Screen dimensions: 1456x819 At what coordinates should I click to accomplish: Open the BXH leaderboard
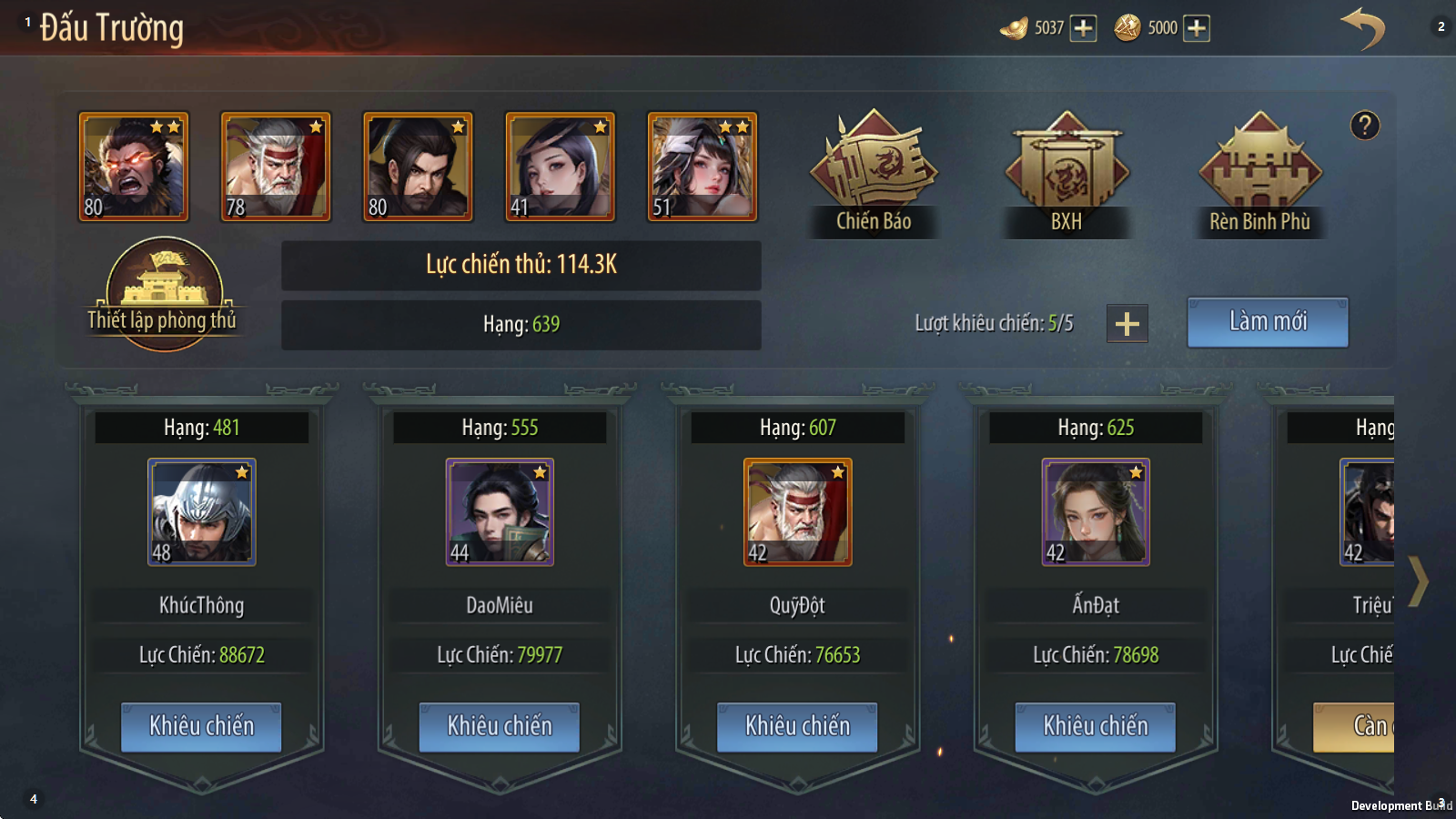[1067, 173]
